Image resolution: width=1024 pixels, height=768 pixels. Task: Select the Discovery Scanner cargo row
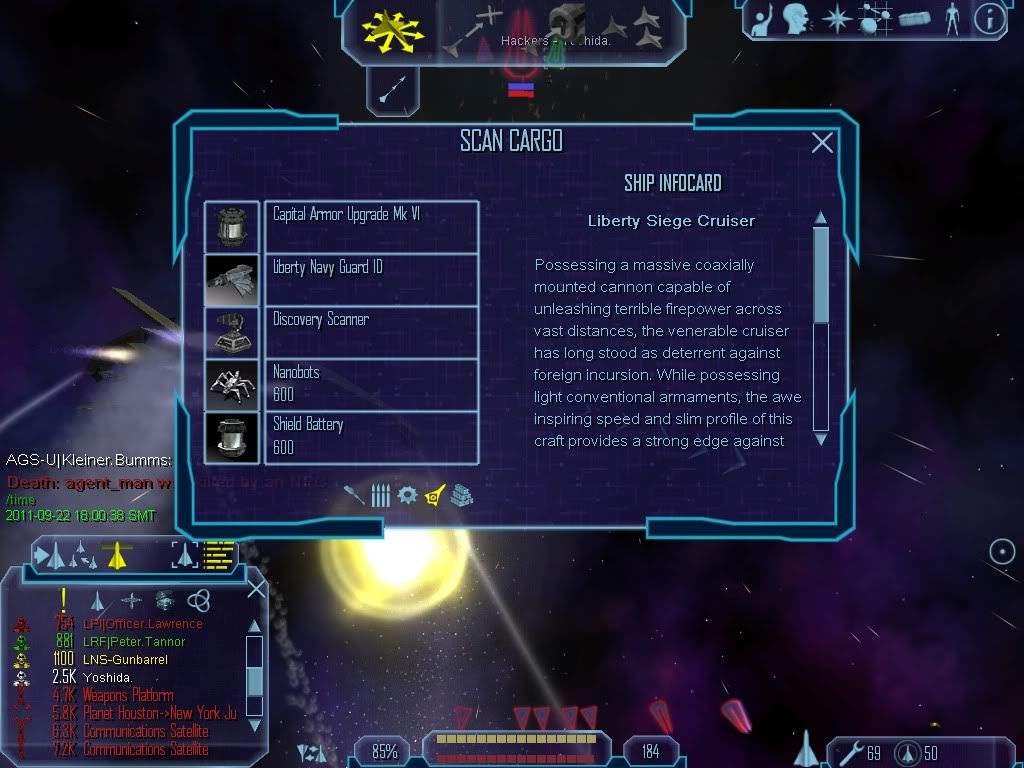pos(371,332)
